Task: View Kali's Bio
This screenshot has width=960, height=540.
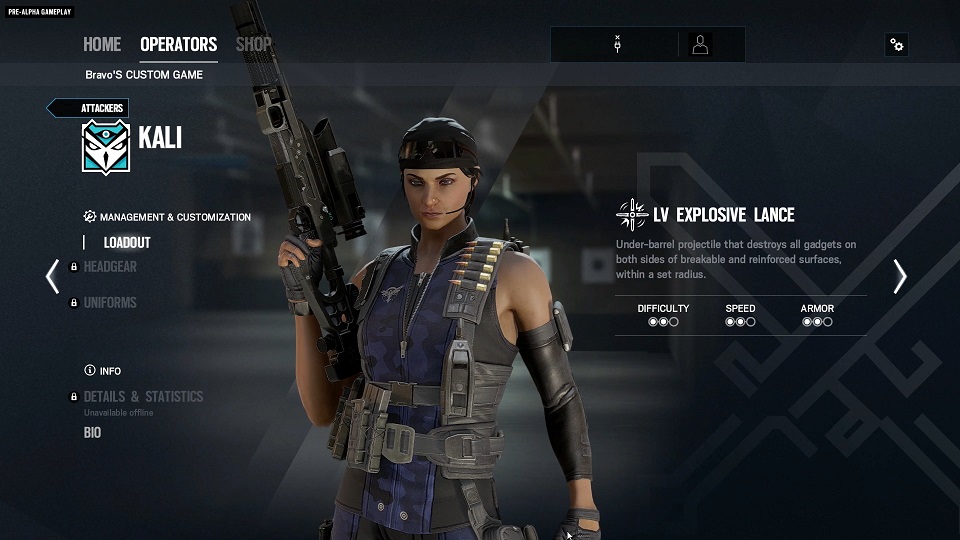Action: click(92, 433)
